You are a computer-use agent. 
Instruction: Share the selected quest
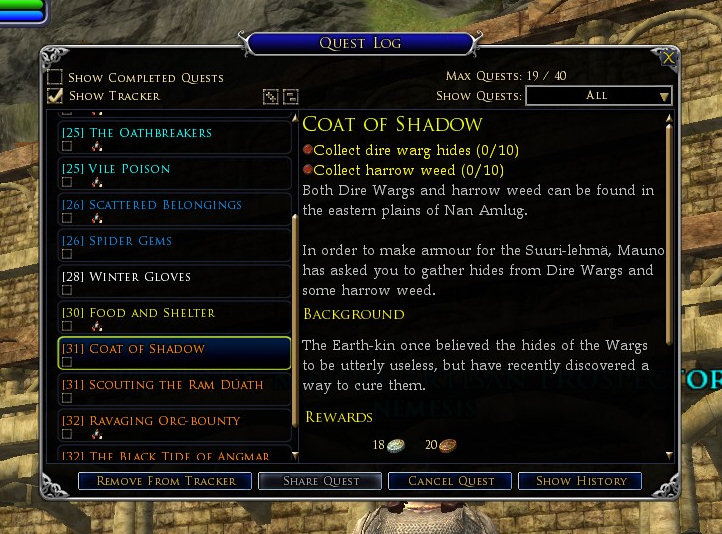click(321, 481)
